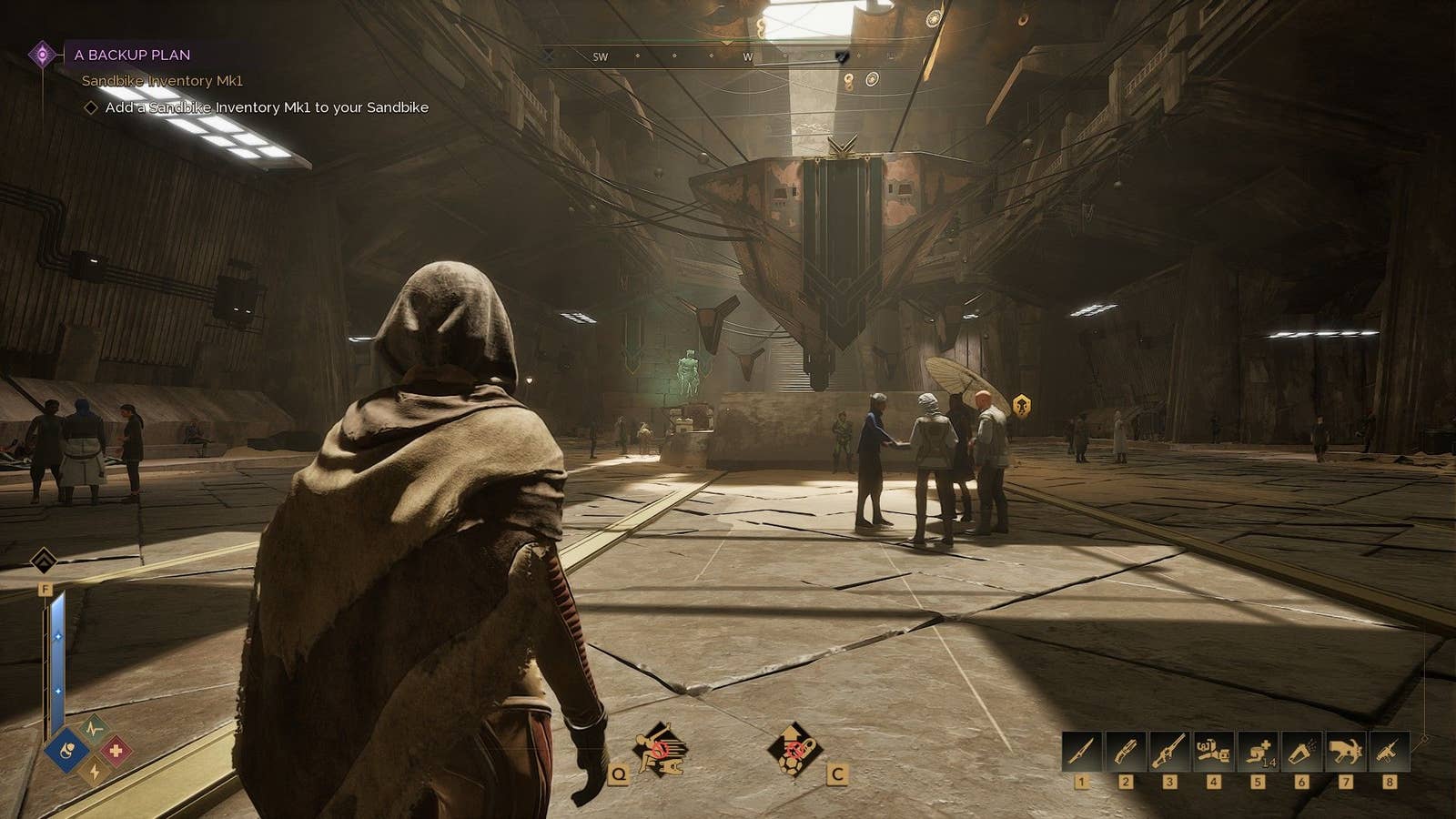Click the objective Add a Sandbike Inventory Mk1

266,107
